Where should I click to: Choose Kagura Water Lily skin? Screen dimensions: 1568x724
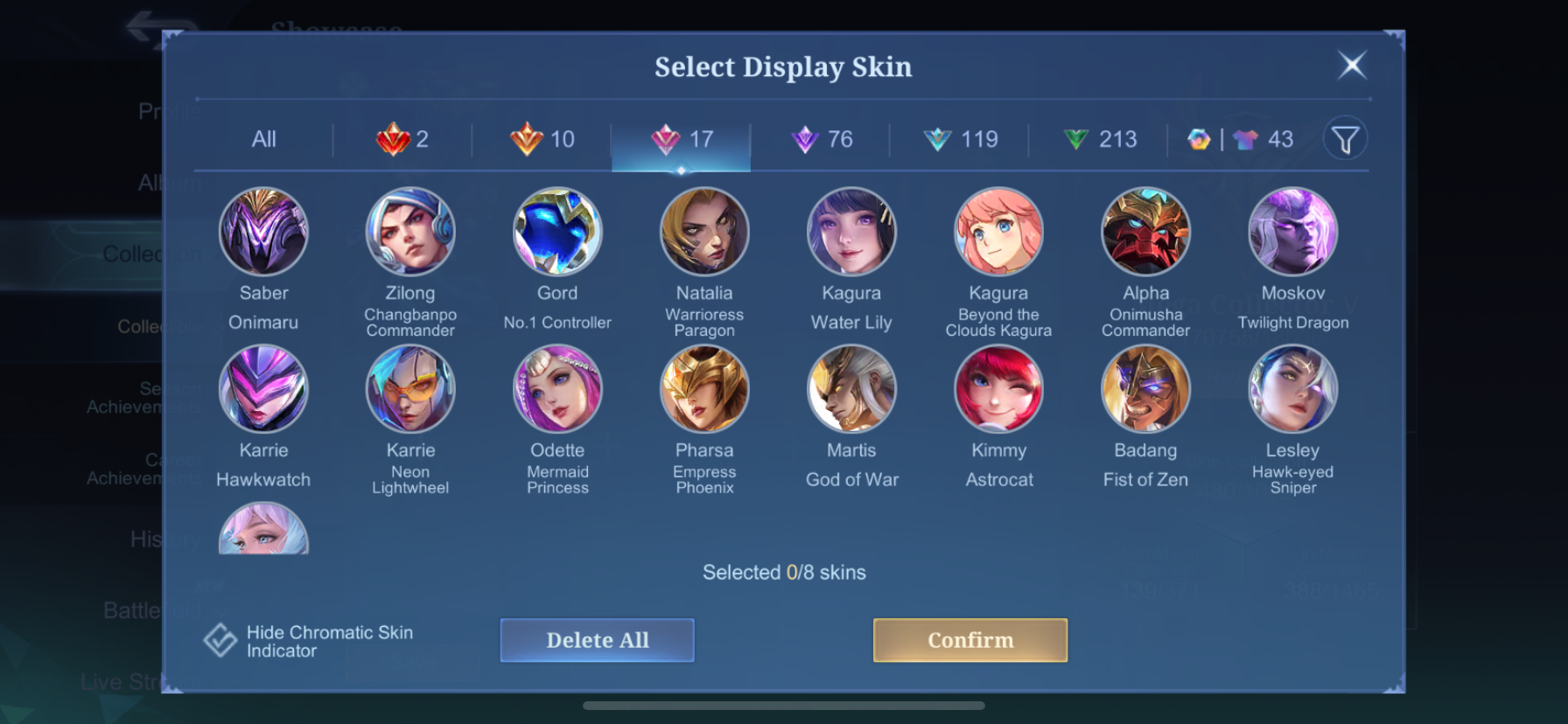(x=851, y=233)
